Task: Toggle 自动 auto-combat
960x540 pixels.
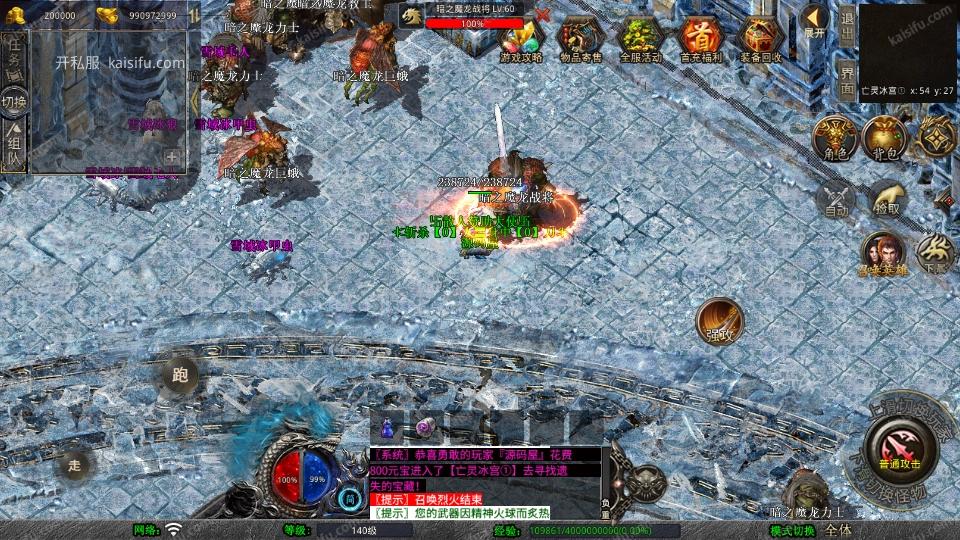Action: click(836, 199)
